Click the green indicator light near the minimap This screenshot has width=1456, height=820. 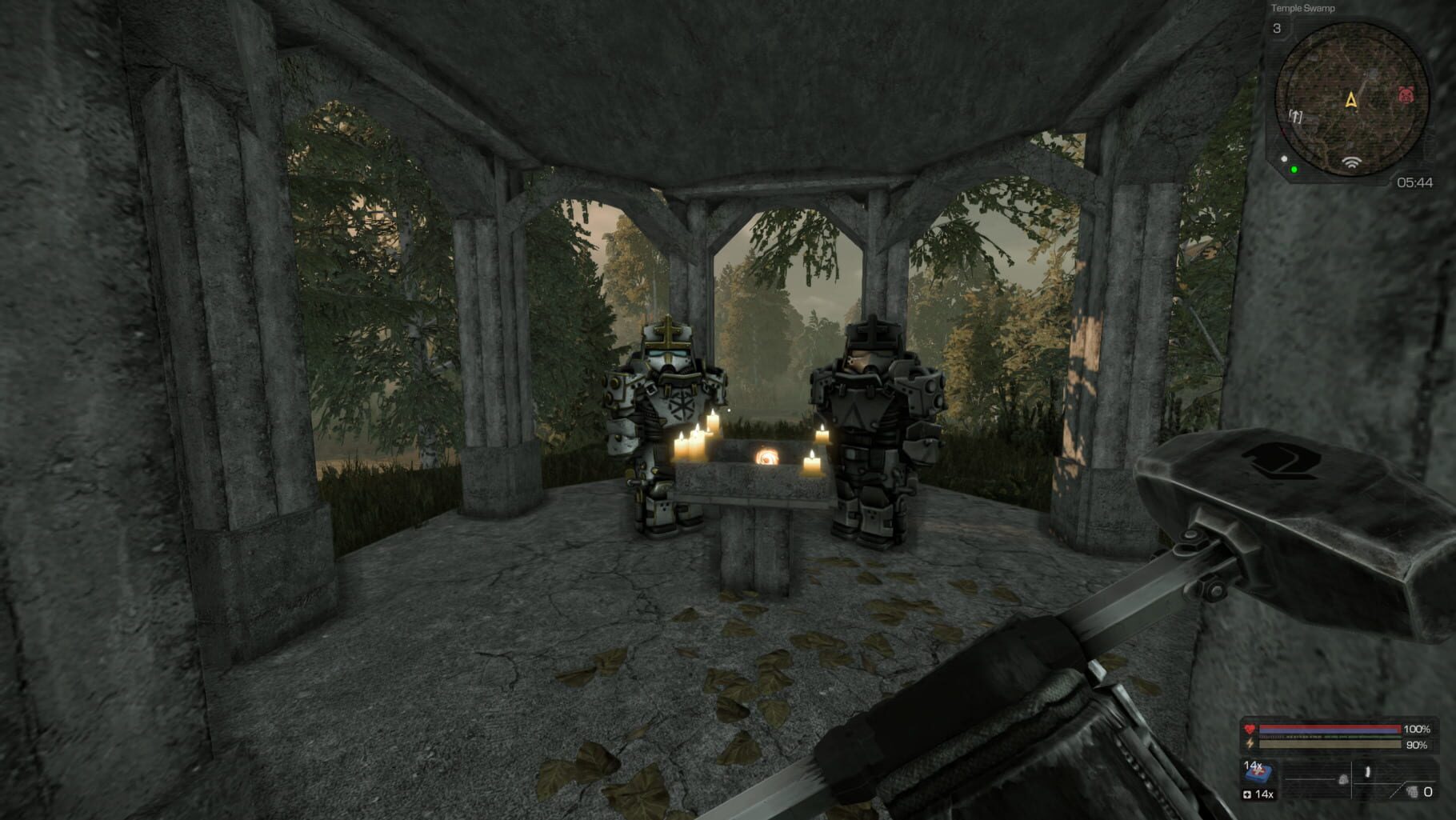coord(1294,170)
